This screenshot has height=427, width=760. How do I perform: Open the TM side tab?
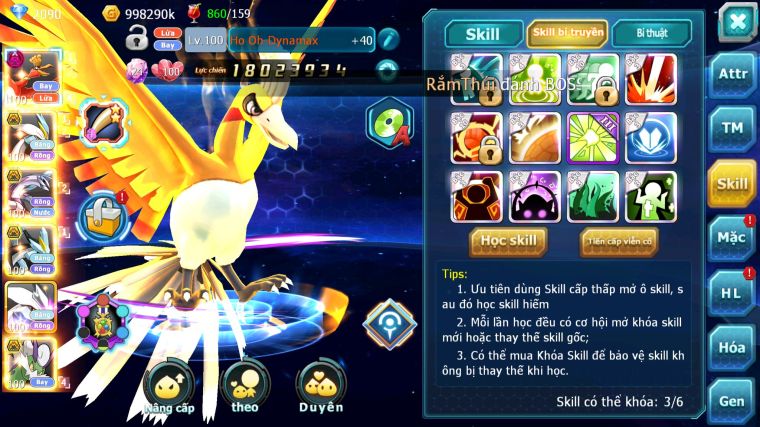pyautogui.click(x=731, y=127)
